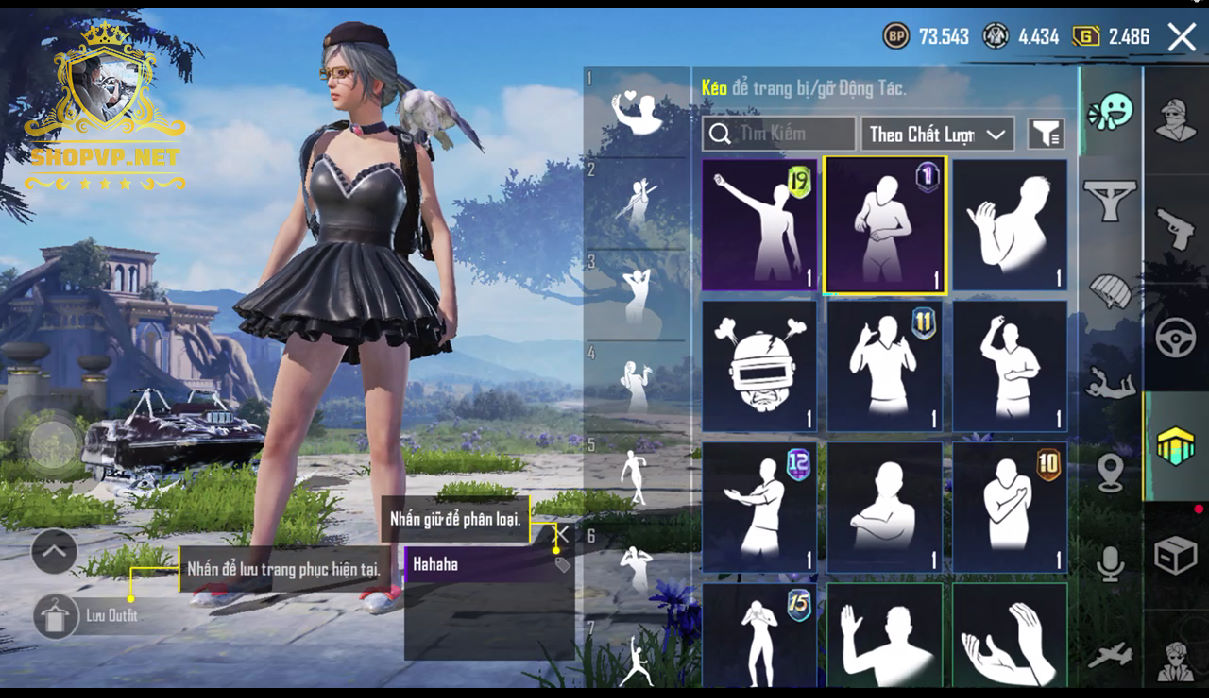The height and width of the screenshot is (698, 1209).
Task: Pick the emote marked with badge 12
Action: pyautogui.click(x=759, y=507)
